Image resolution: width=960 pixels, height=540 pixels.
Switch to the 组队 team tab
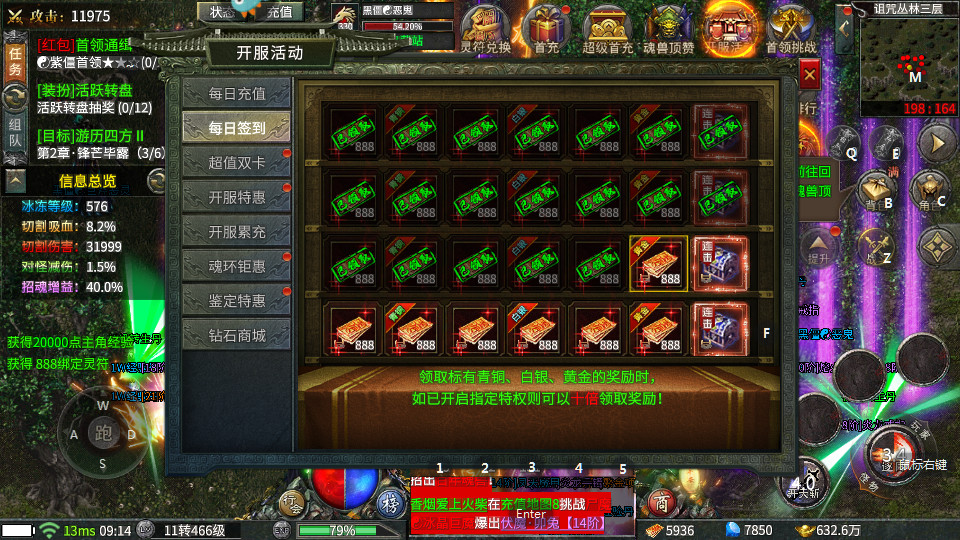(x=15, y=132)
